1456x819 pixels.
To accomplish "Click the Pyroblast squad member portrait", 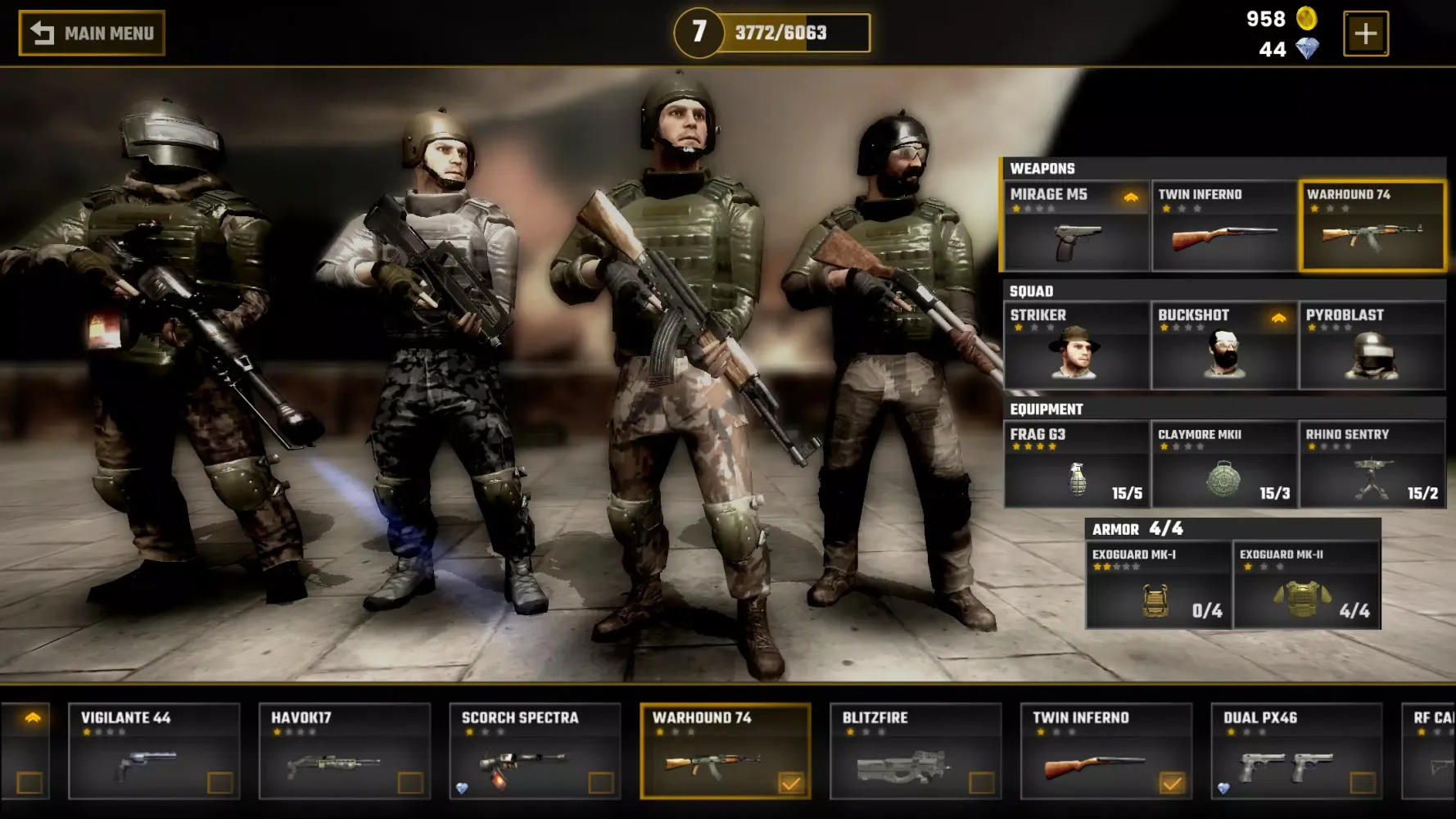I will coord(1371,358).
